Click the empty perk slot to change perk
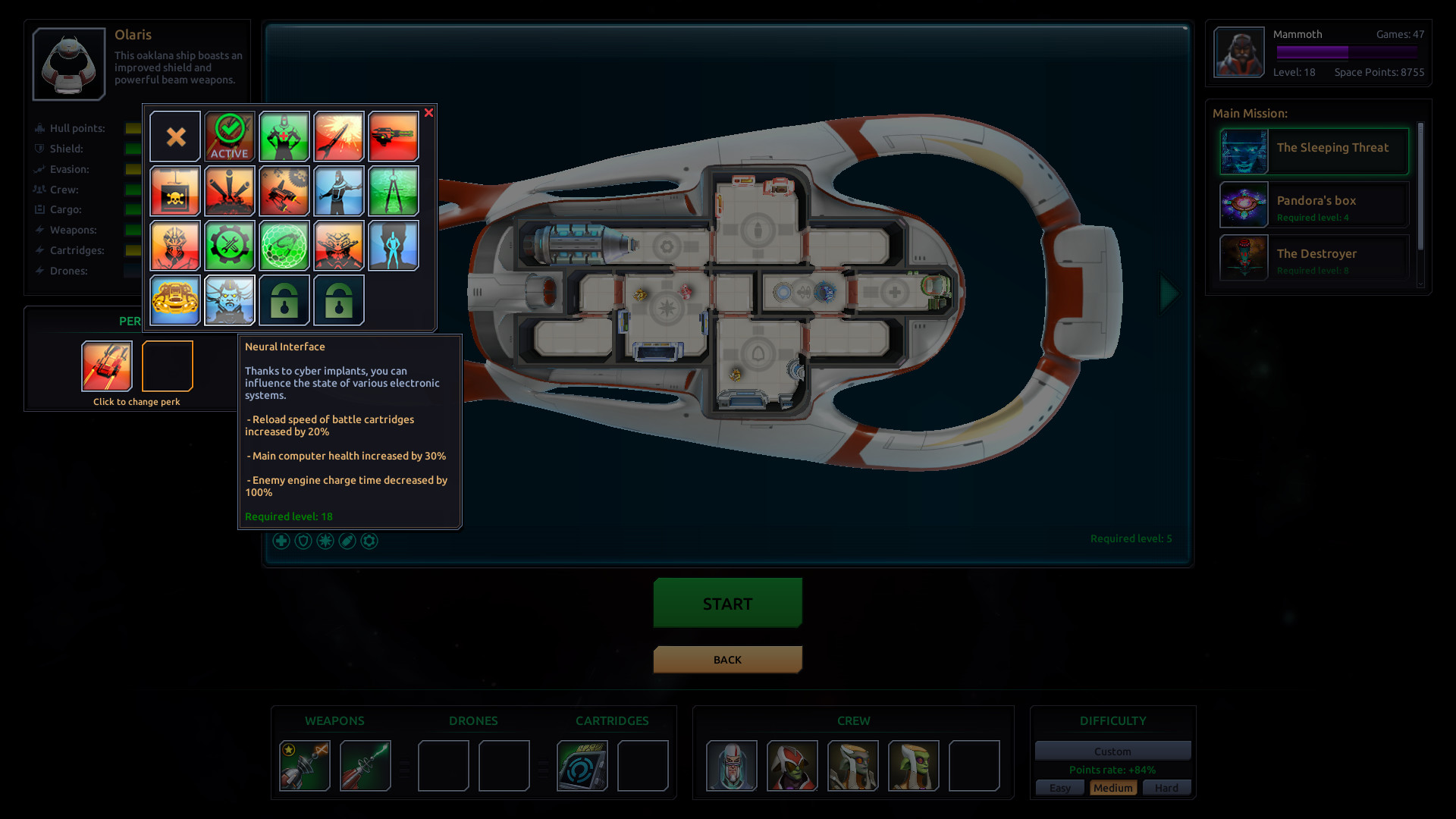The image size is (1456, 819). [167, 366]
